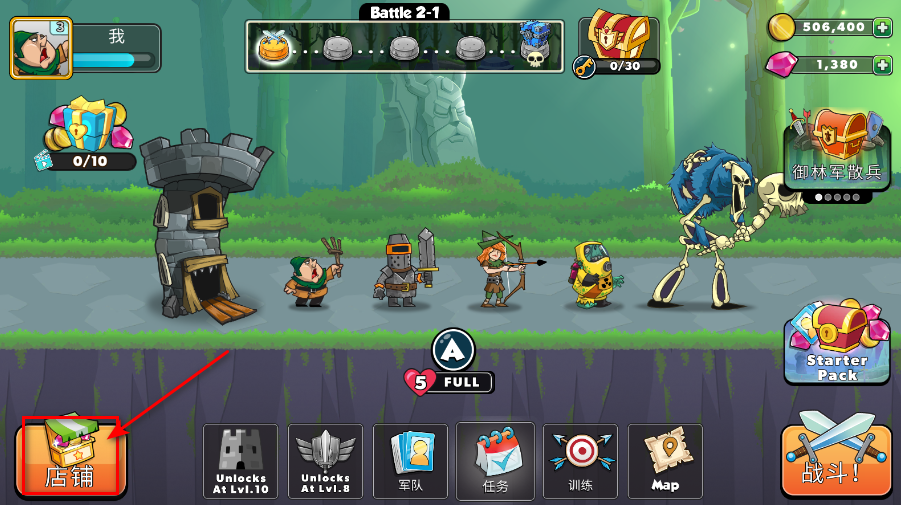The width and height of the screenshot is (901, 505).
Task: Open the red treasure chest 0/30
Action: click(x=618, y=42)
